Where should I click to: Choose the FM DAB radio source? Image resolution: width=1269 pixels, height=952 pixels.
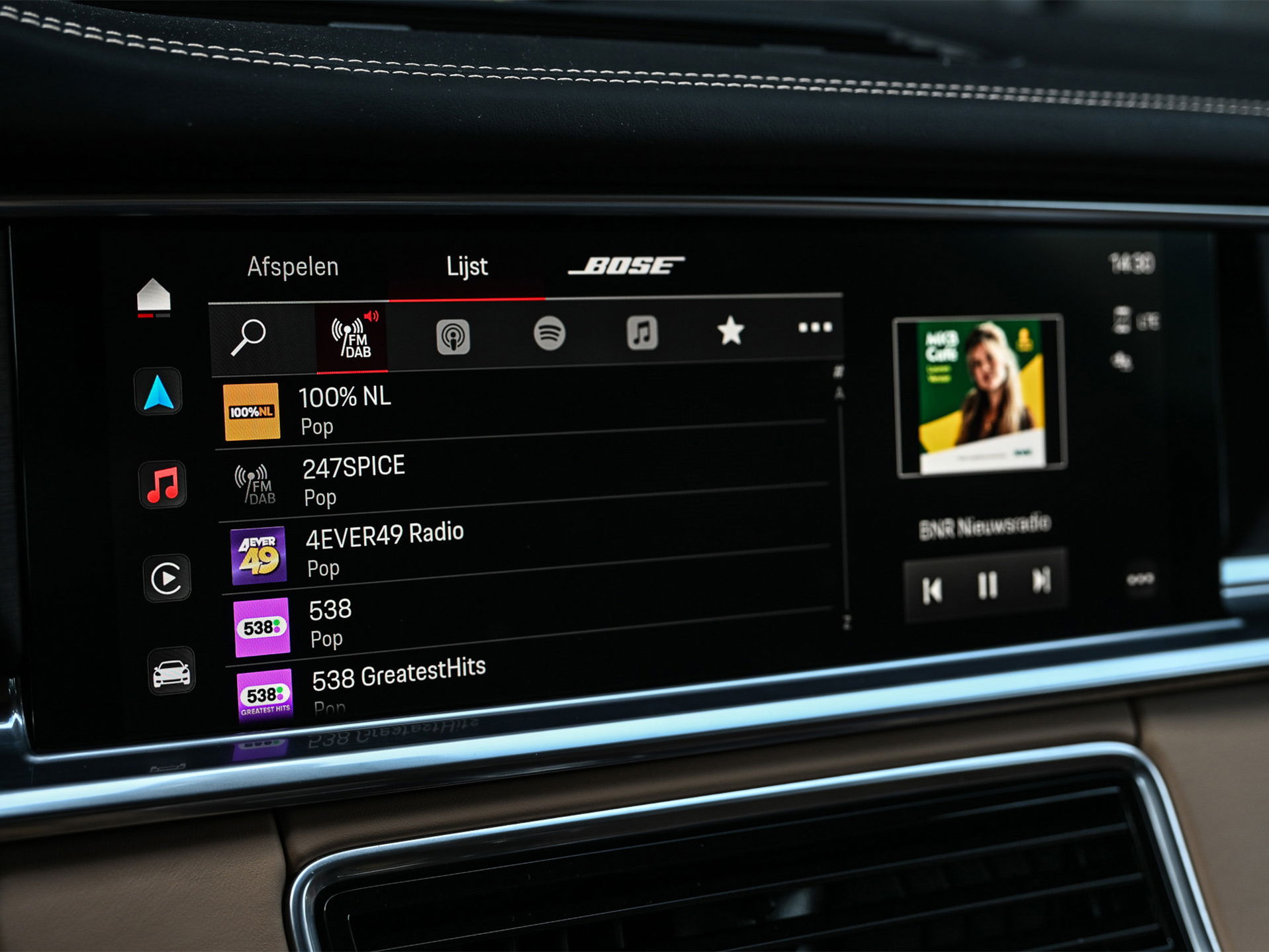pos(353,336)
